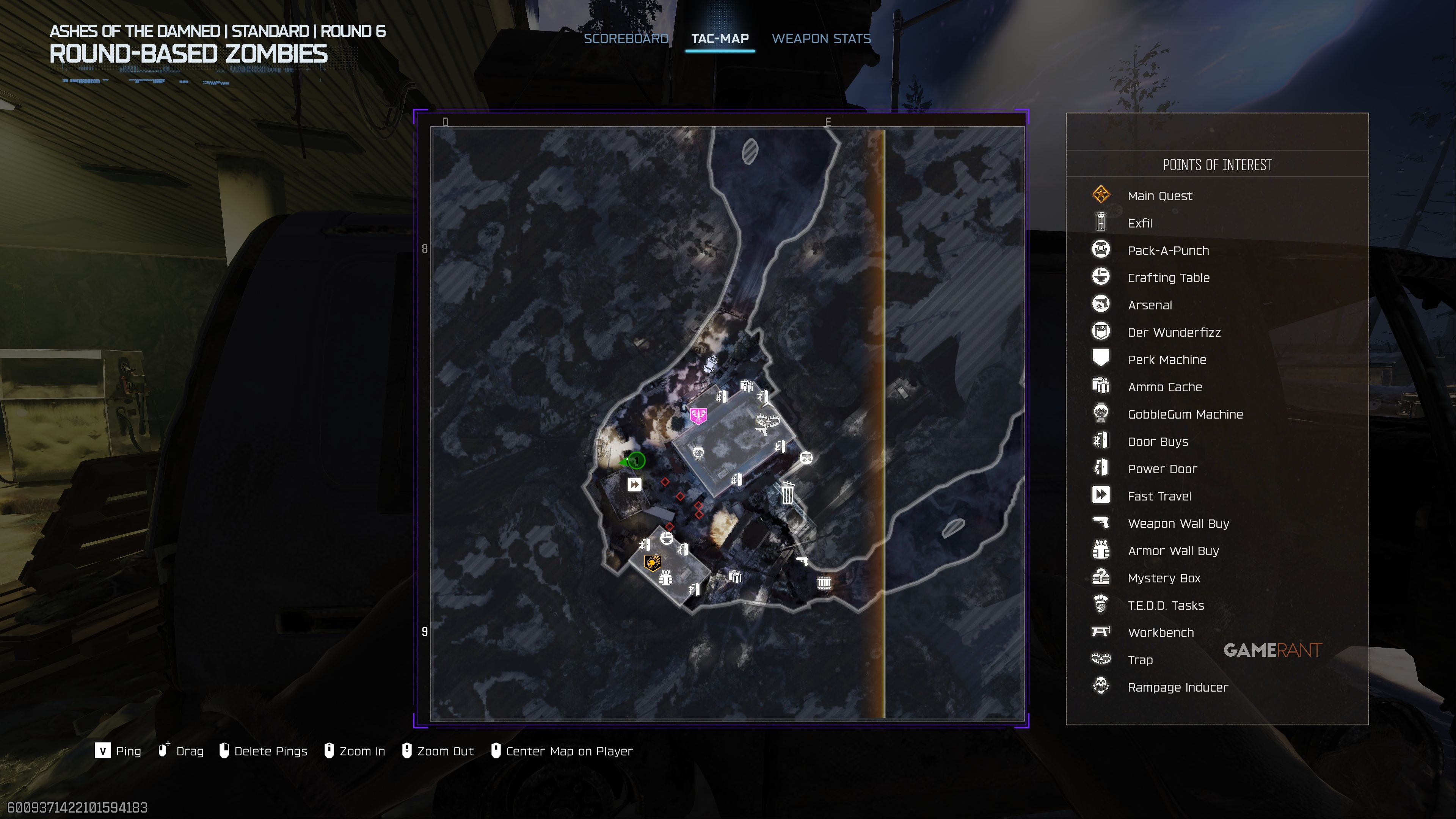This screenshot has width=1456, height=819.
Task: Select the TAC-MAP tab
Action: [x=720, y=38]
